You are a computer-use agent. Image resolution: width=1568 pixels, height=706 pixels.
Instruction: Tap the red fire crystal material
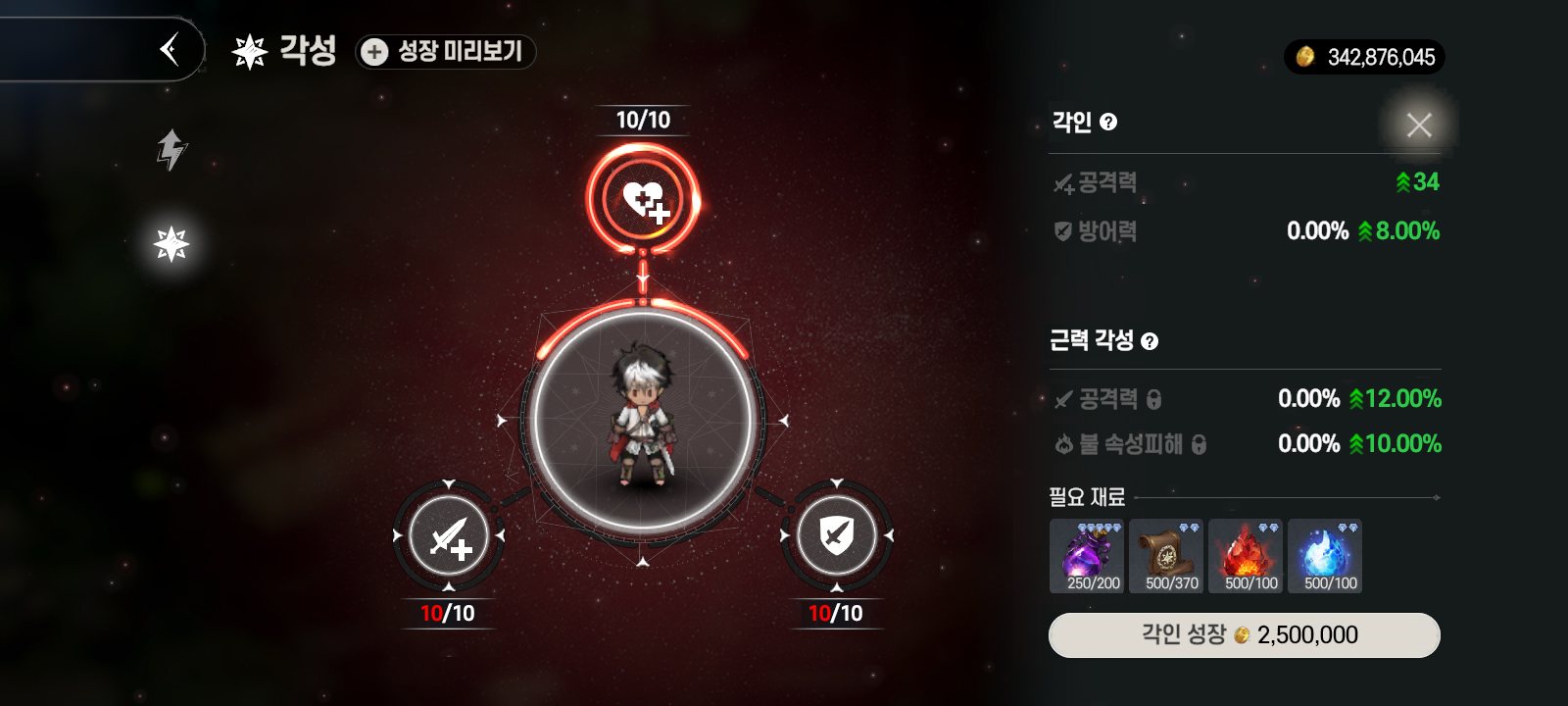tap(1246, 556)
